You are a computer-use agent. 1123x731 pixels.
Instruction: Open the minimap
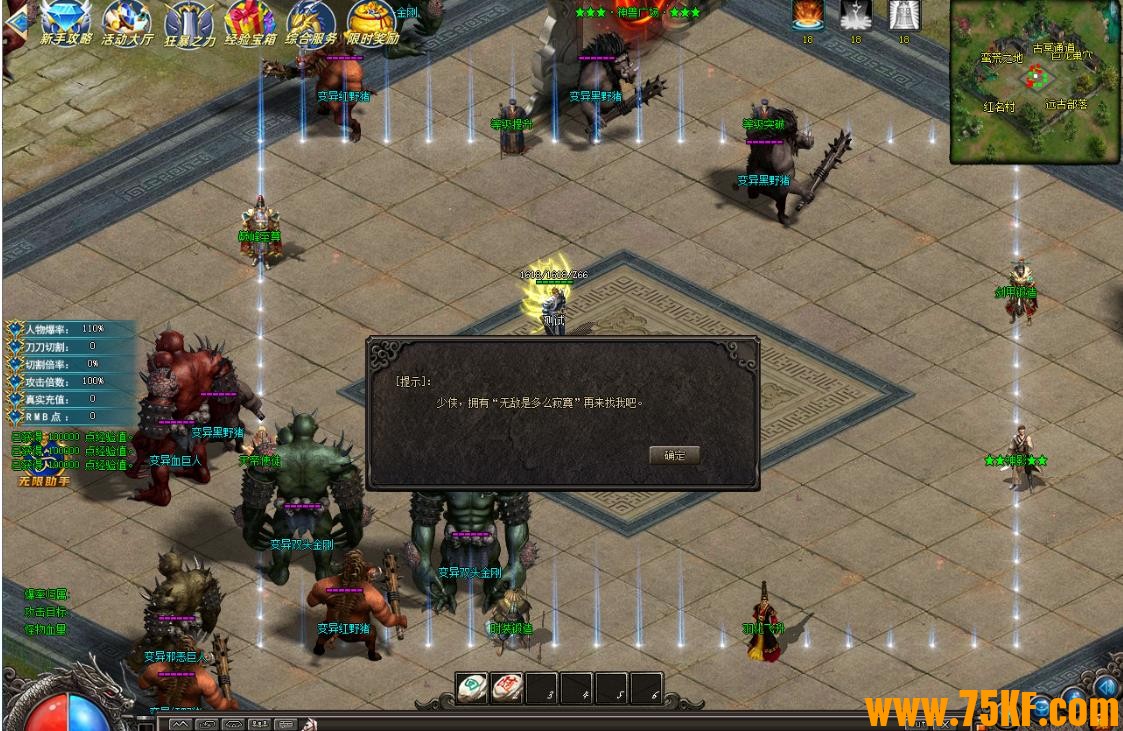pyautogui.click(x=1034, y=80)
